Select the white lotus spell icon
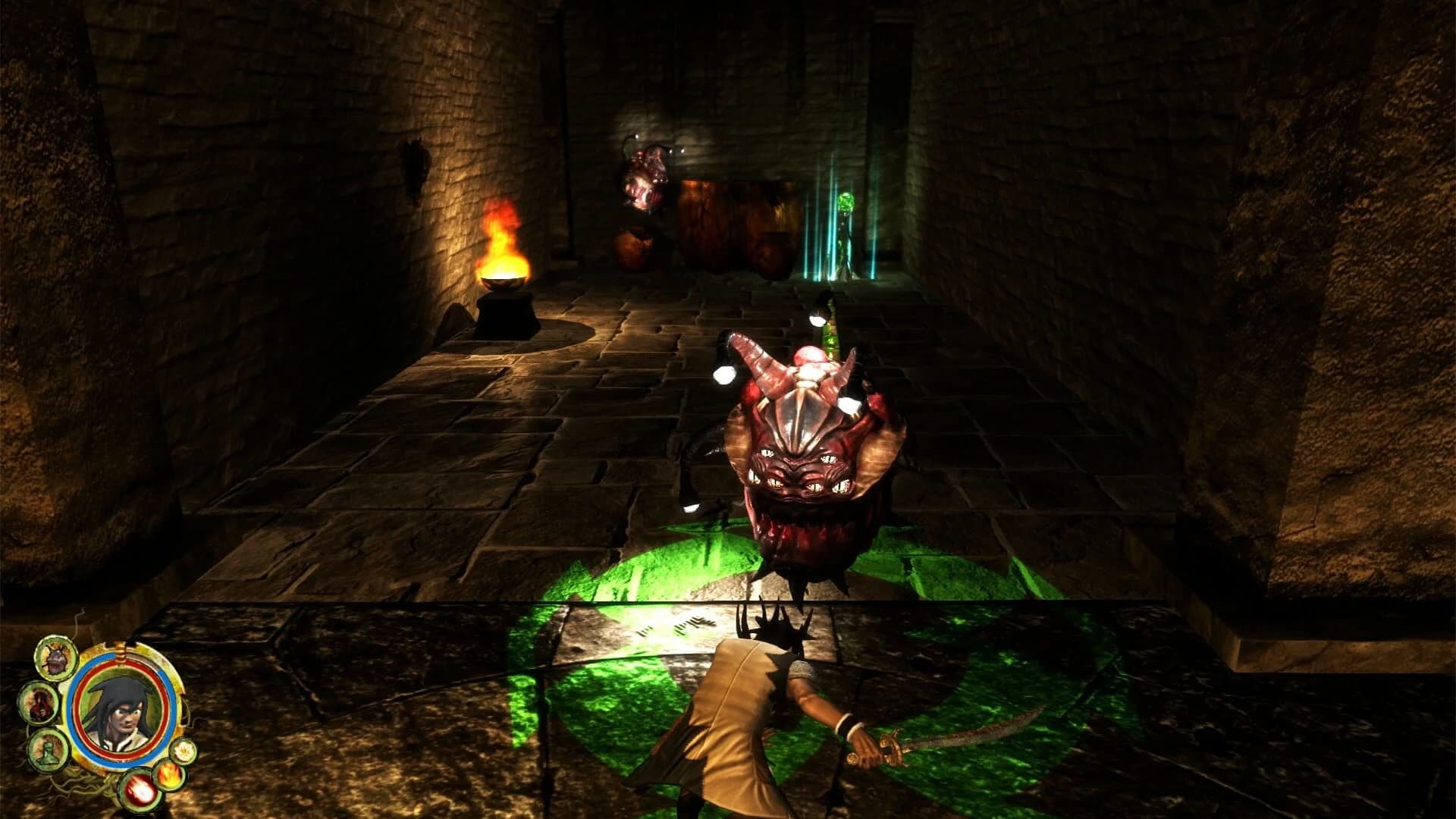The width and height of the screenshot is (1456, 819). [184, 752]
